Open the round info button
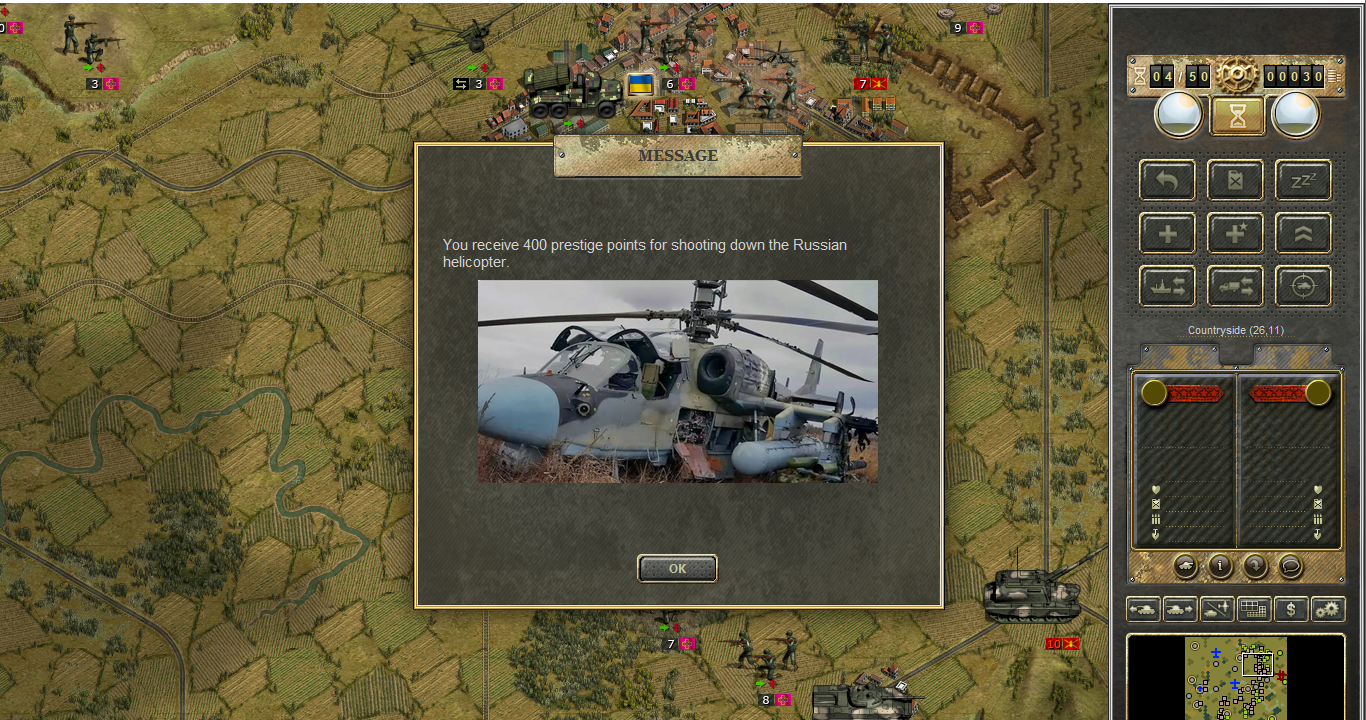Image resolution: width=1366 pixels, height=720 pixels. (1220, 566)
